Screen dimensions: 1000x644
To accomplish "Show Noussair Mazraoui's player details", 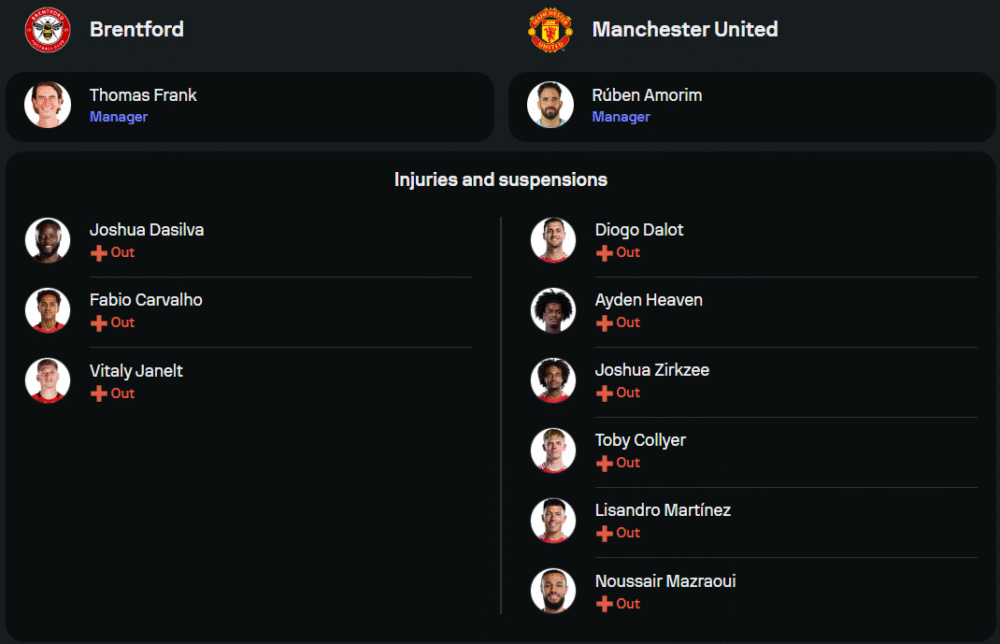I will [665, 581].
